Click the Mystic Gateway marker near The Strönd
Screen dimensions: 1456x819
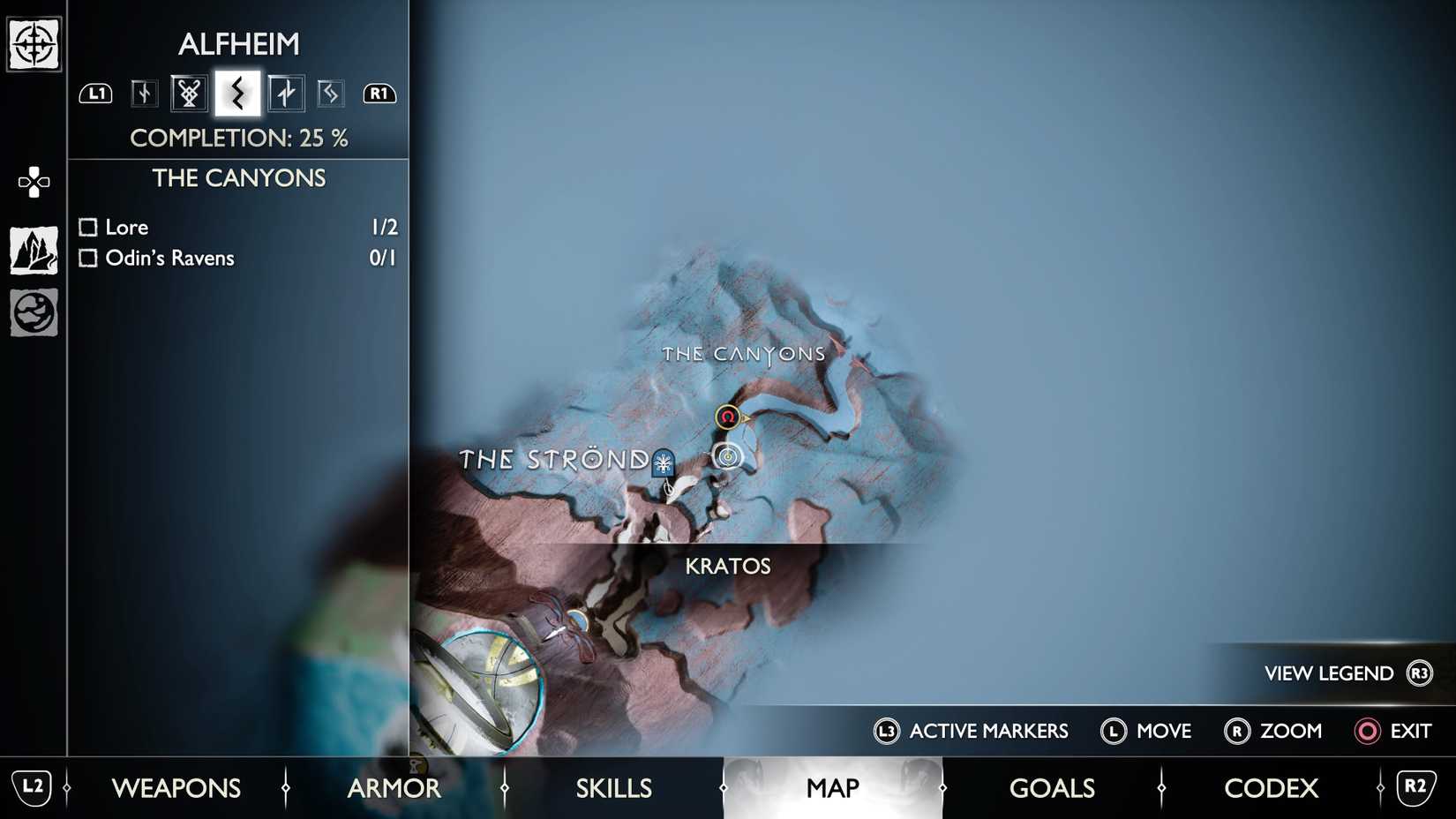662,462
